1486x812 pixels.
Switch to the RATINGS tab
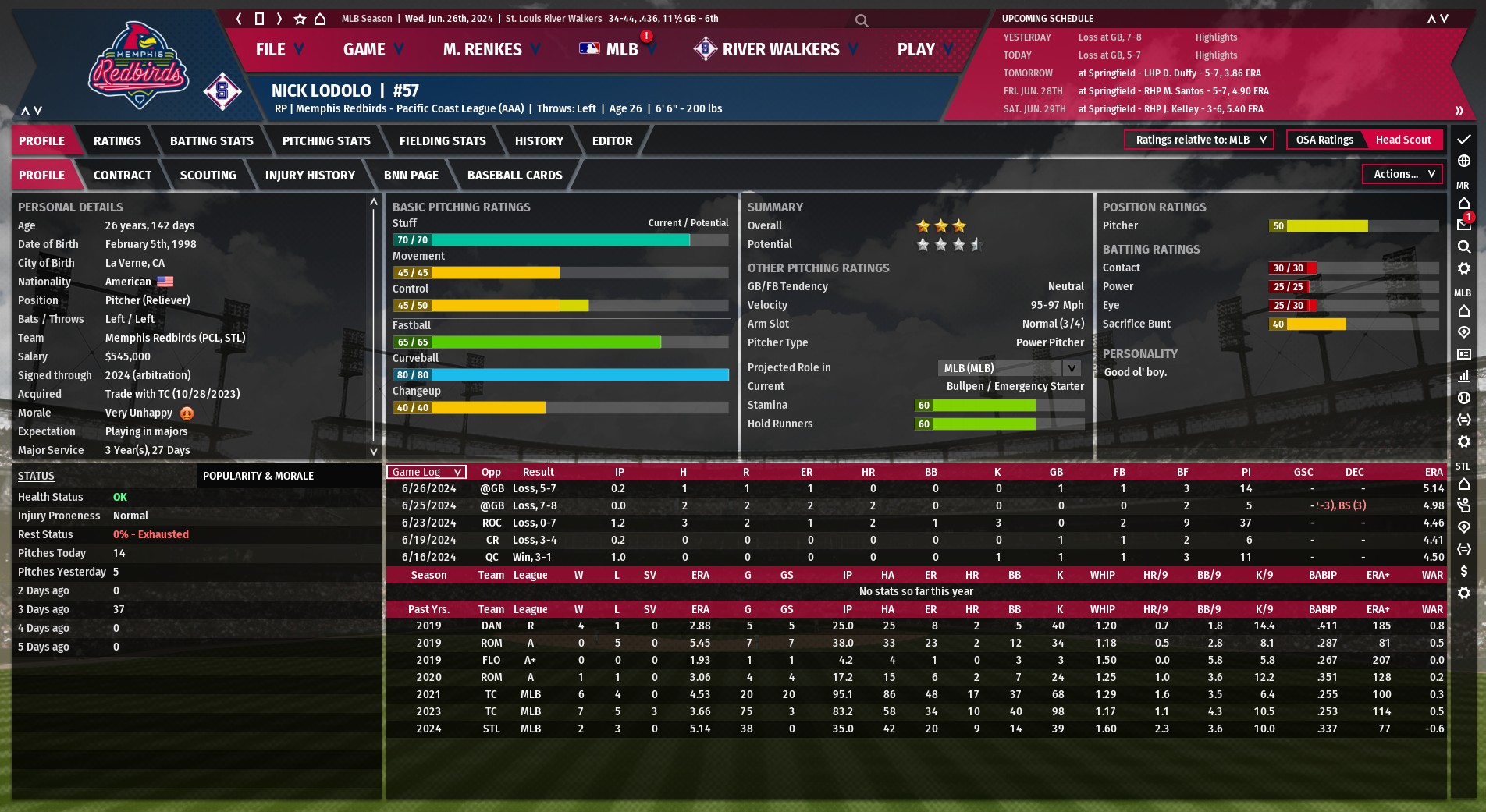click(117, 141)
